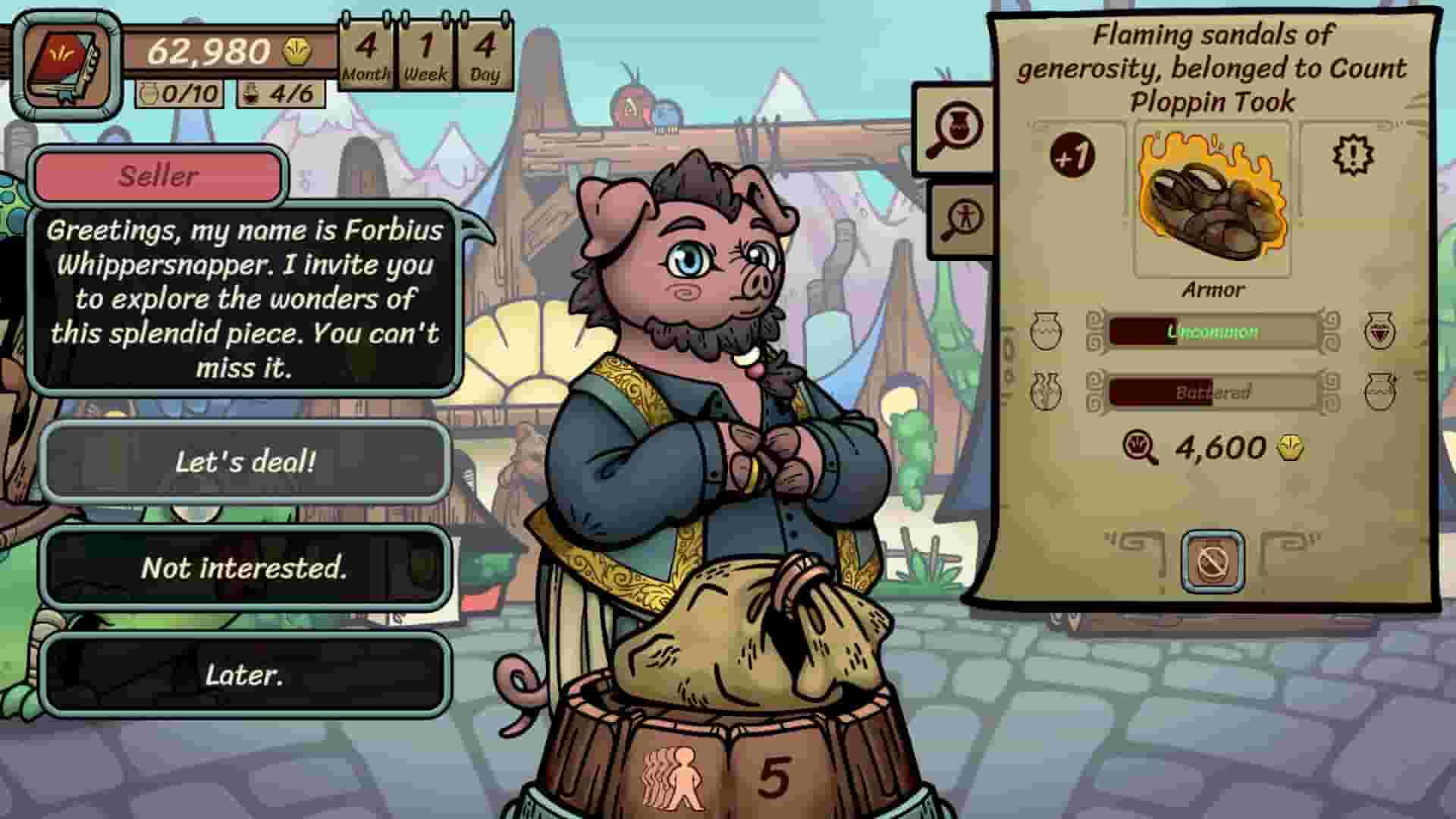Click the appraisal magnifier next to 4,600
The width and height of the screenshot is (1456, 819).
(x=1139, y=447)
